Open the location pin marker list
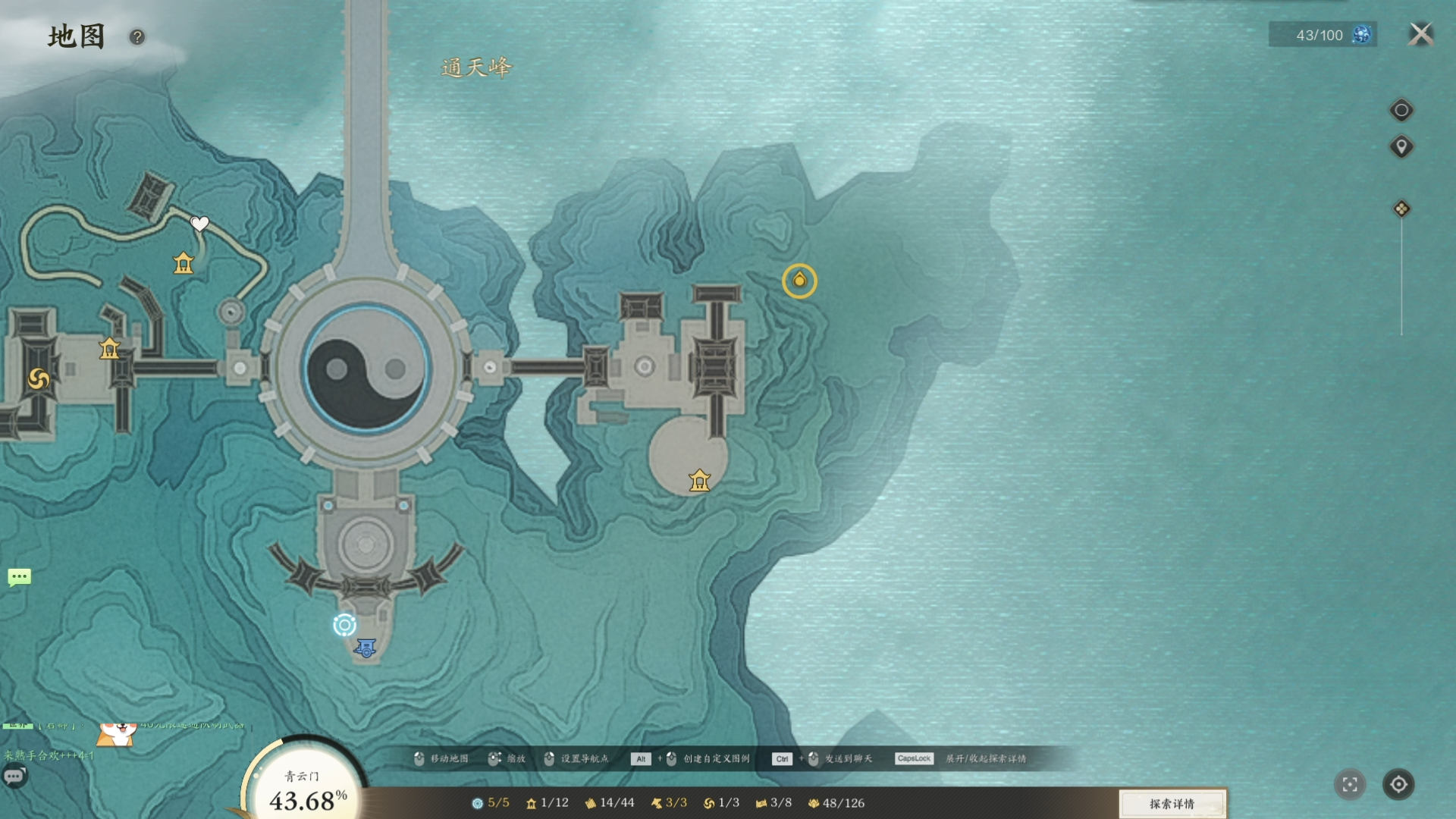This screenshot has height=819, width=1456. (1401, 146)
